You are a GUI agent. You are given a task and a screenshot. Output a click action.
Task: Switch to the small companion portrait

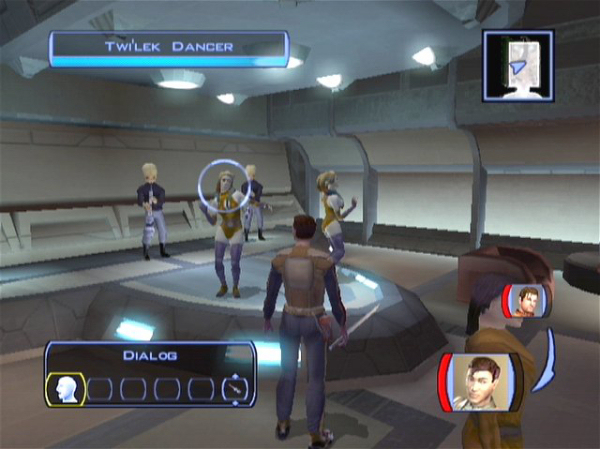526,301
